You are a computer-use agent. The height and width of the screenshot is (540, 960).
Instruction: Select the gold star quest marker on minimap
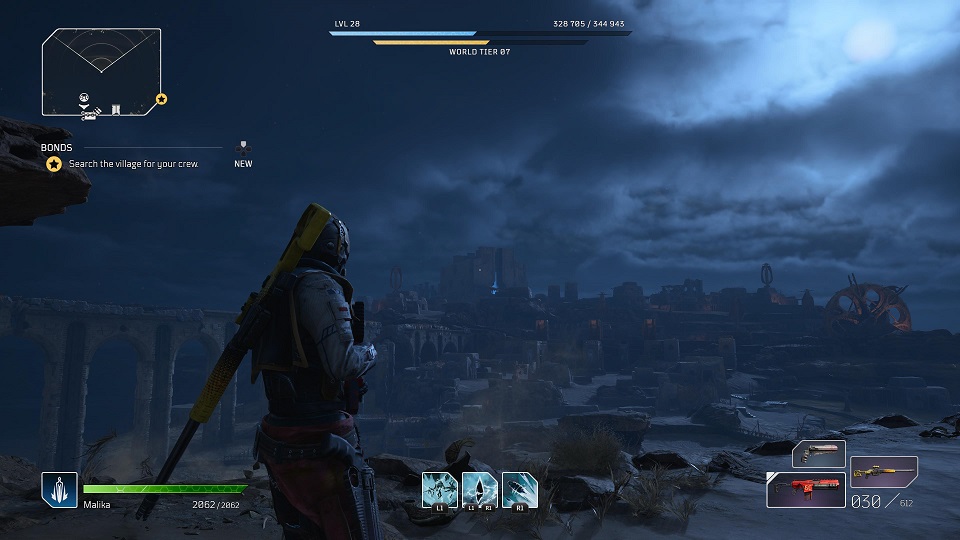coord(161,99)
